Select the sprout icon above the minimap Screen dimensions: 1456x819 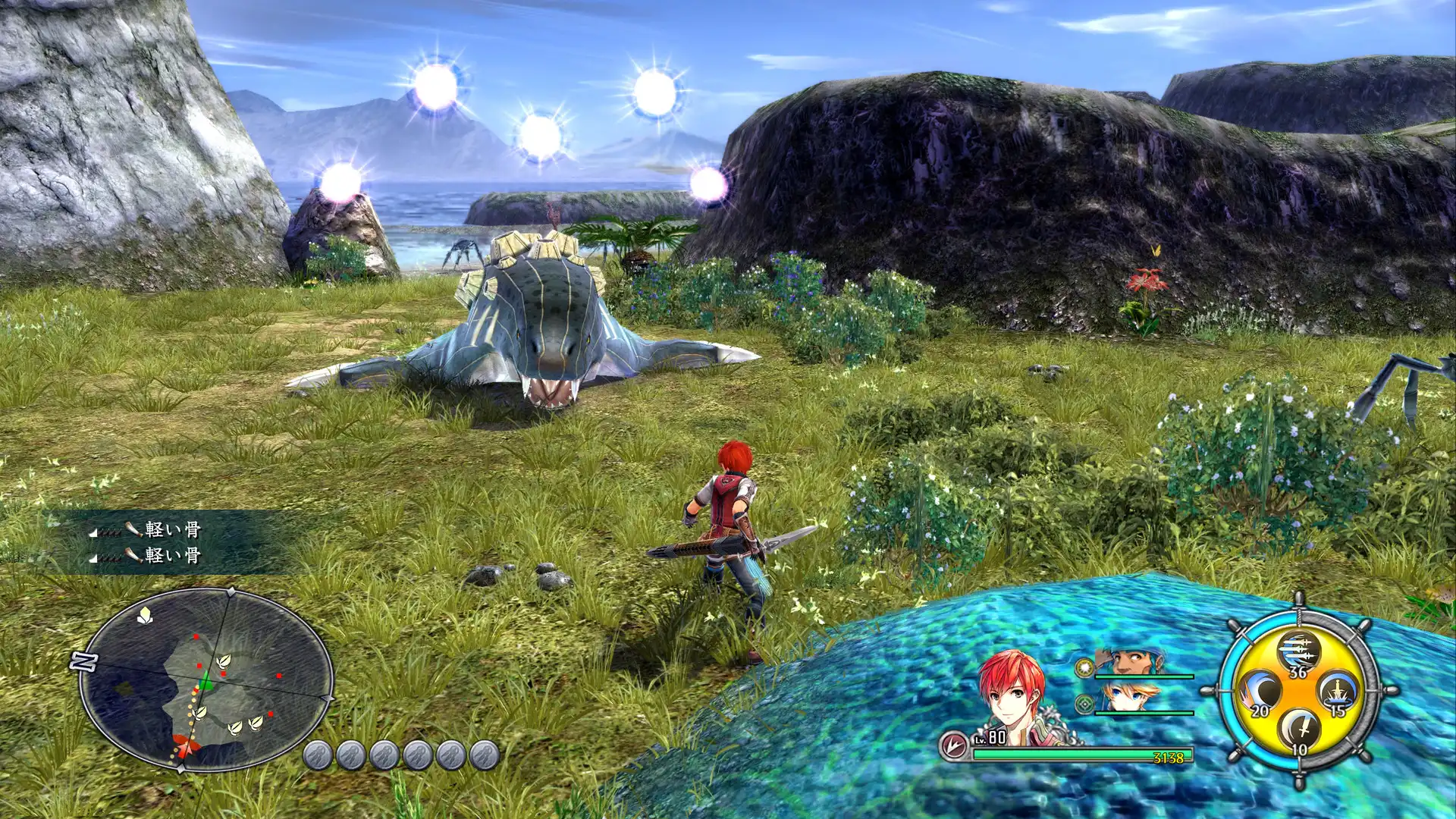(145, 613)
